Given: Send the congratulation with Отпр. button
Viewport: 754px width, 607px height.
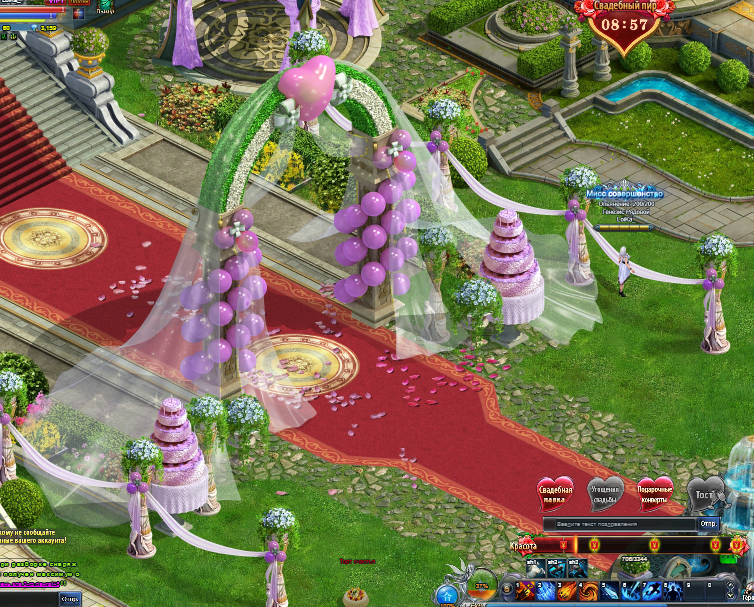Looking at the screenshot, I should pos(708,524).
